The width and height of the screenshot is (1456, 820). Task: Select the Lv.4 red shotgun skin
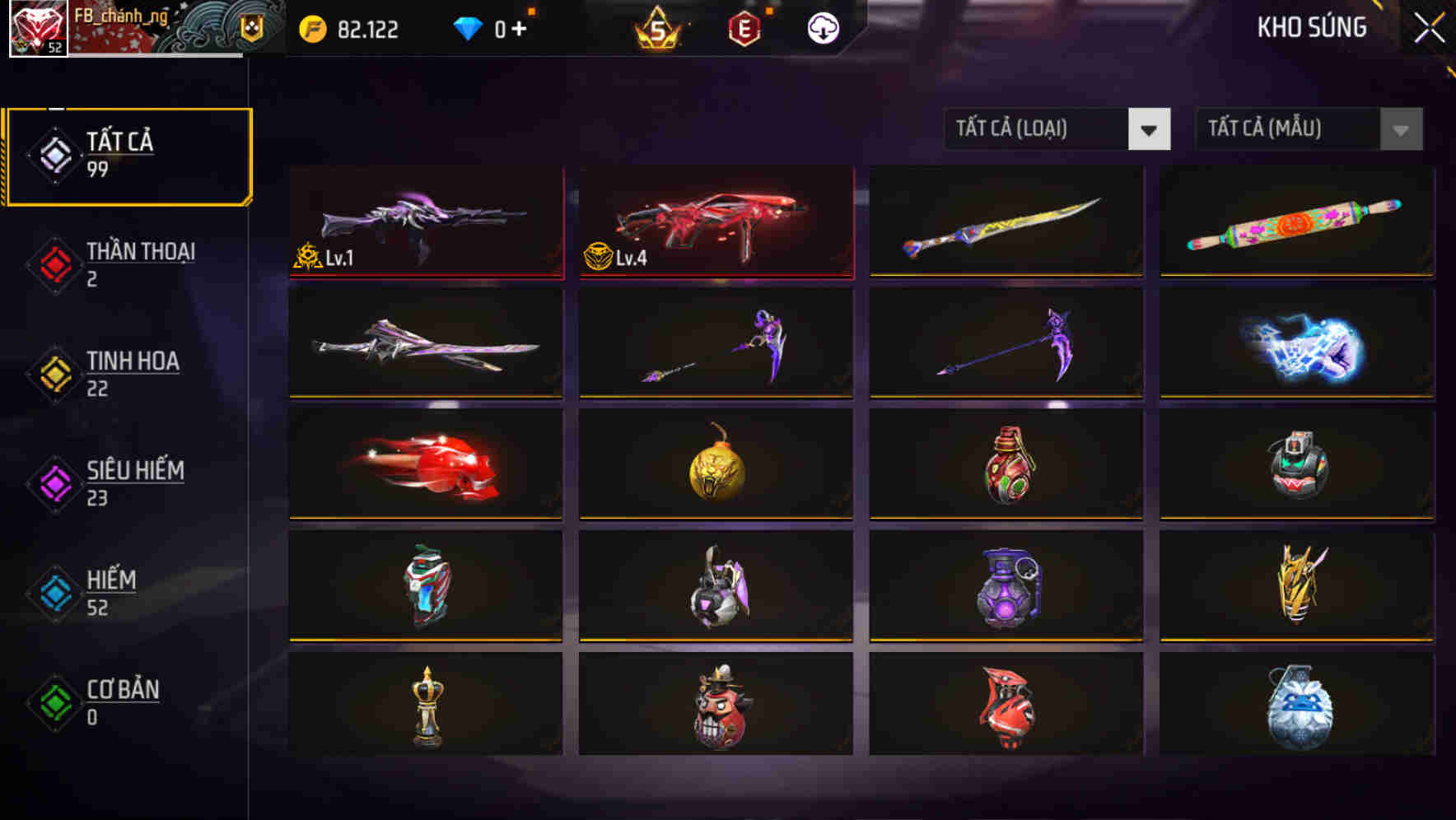tap(715, 222)
